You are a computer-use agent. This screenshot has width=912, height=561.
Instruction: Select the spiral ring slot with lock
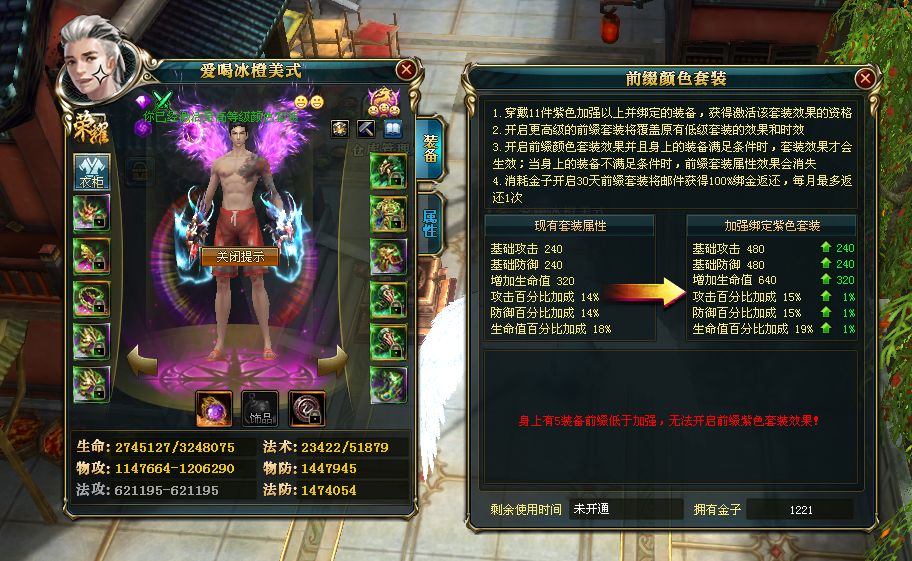tap(307, 407)
